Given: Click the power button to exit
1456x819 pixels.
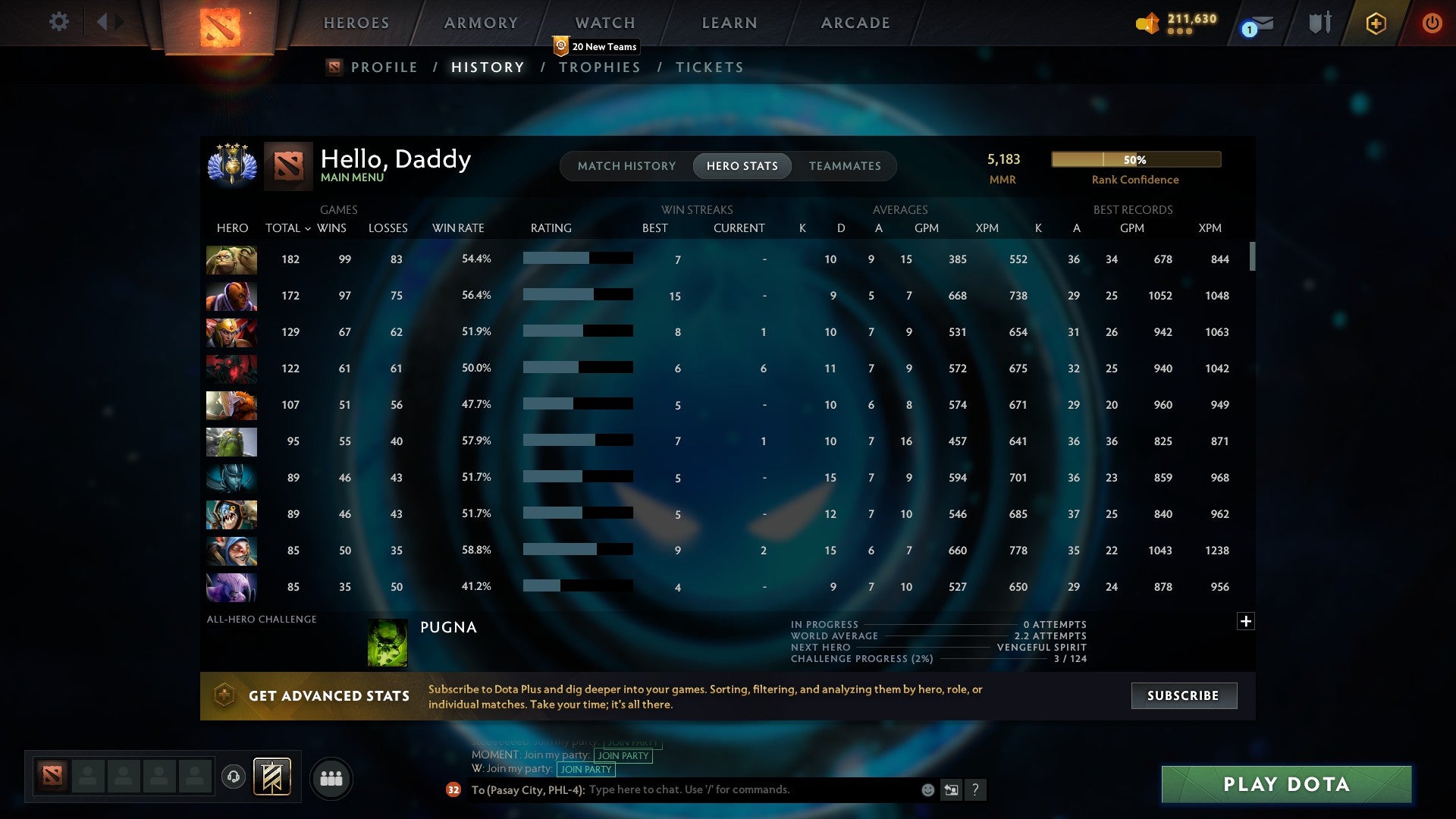Looking at the screenshot, I should 1432,24.
